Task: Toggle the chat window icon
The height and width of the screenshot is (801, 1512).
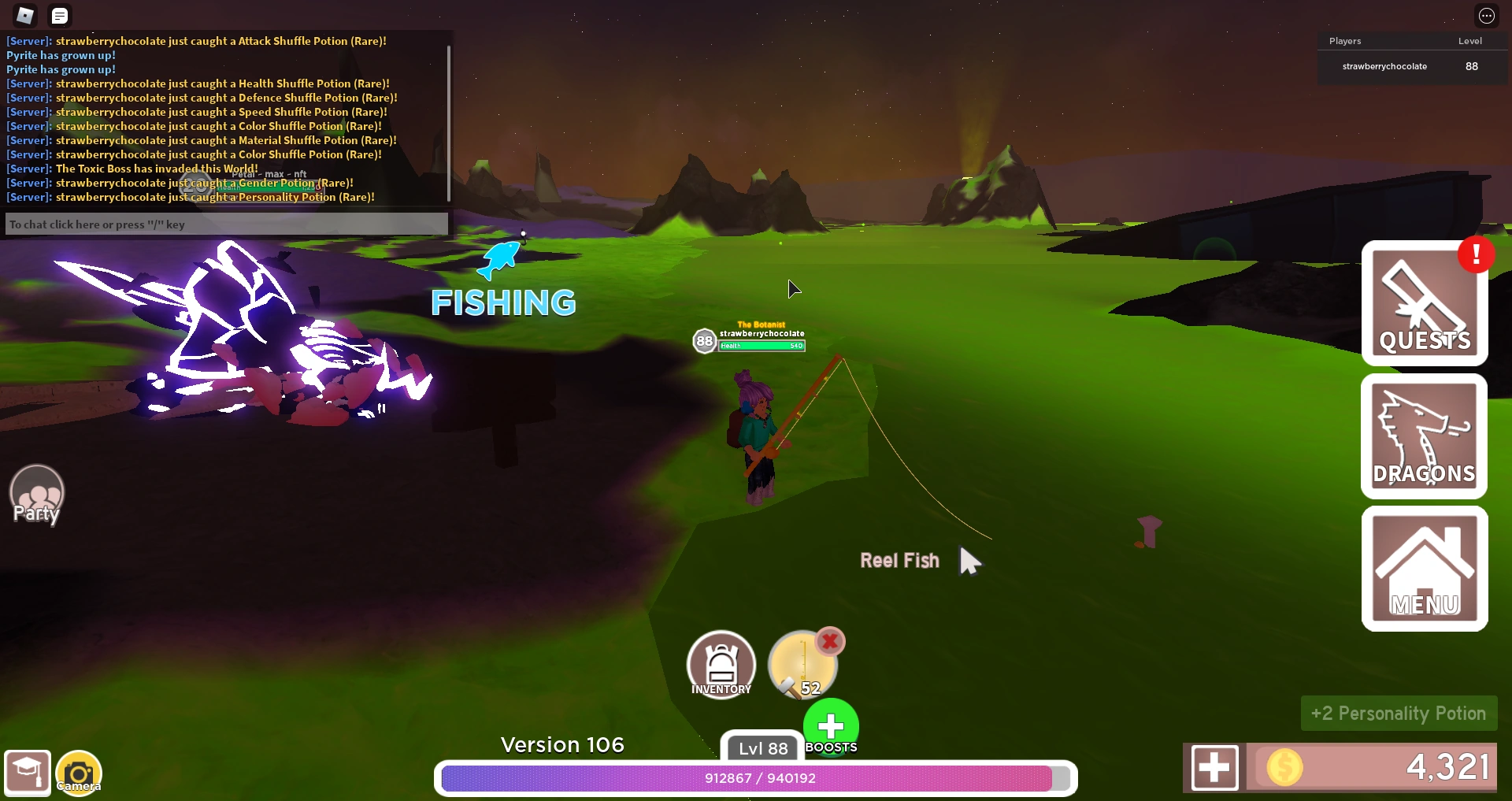Action: coord(60,14)
